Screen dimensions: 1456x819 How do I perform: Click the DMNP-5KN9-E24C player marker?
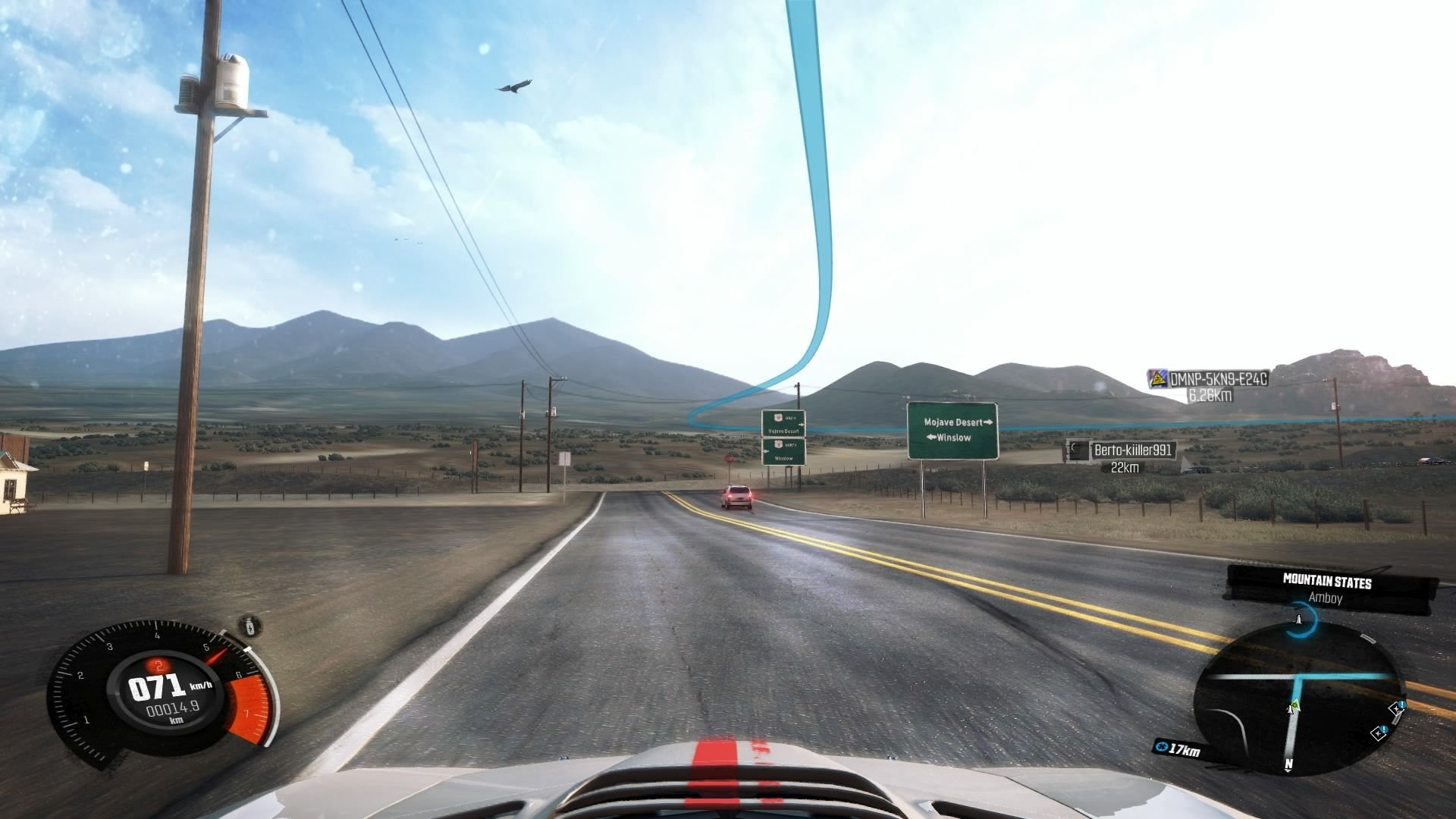[1218, 379]
